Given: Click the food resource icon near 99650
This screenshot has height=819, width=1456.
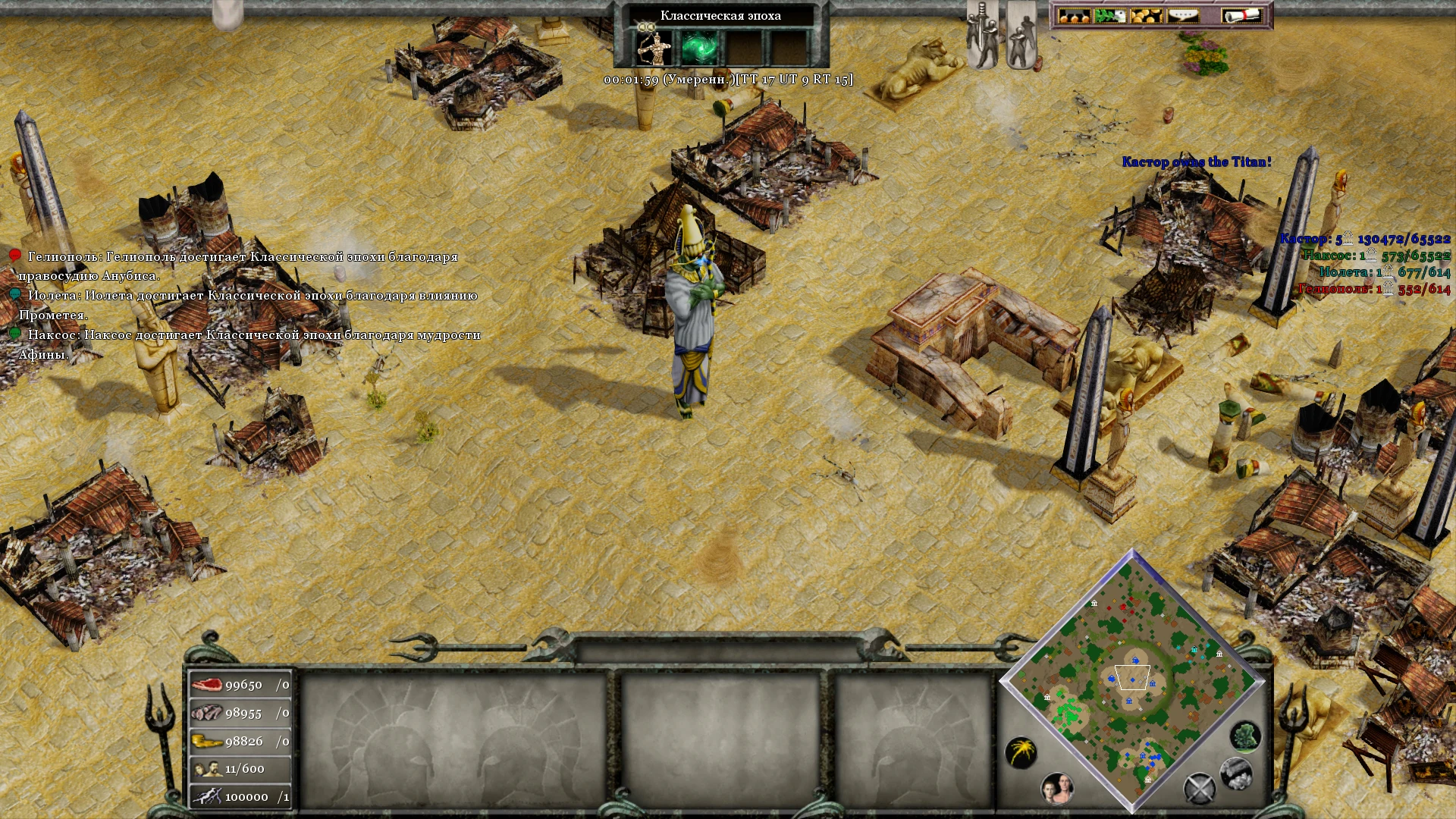Looking at the screenshot, I should [x=208, y=684].
